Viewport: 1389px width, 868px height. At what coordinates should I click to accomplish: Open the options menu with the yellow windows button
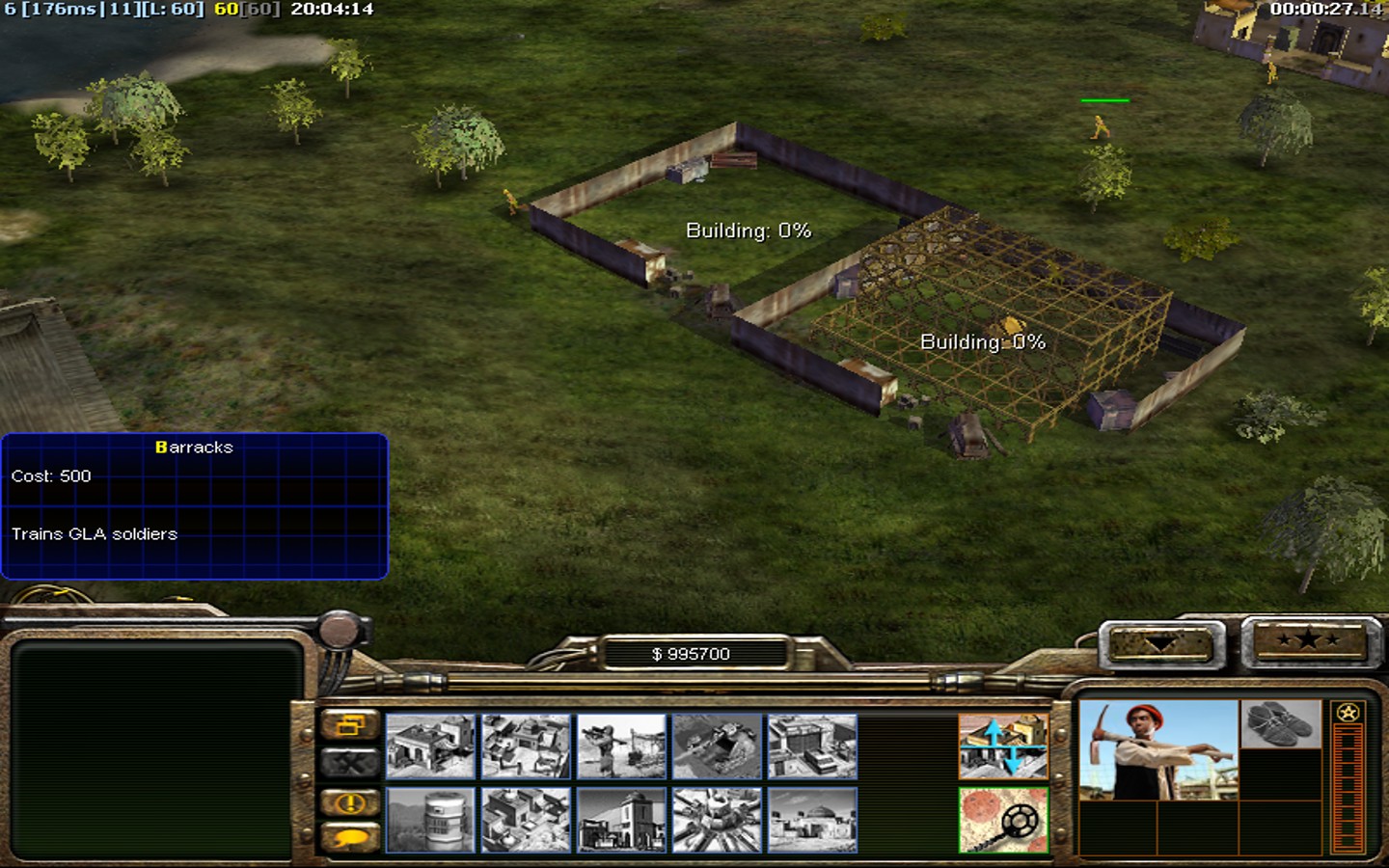pyautogui.click(x=349, y=725)
